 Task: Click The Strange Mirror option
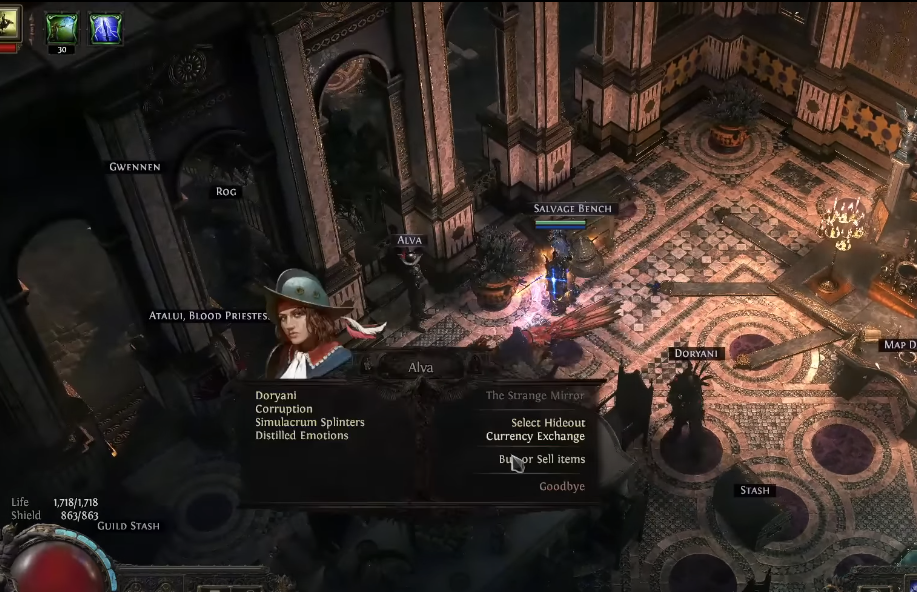[535, 396]
